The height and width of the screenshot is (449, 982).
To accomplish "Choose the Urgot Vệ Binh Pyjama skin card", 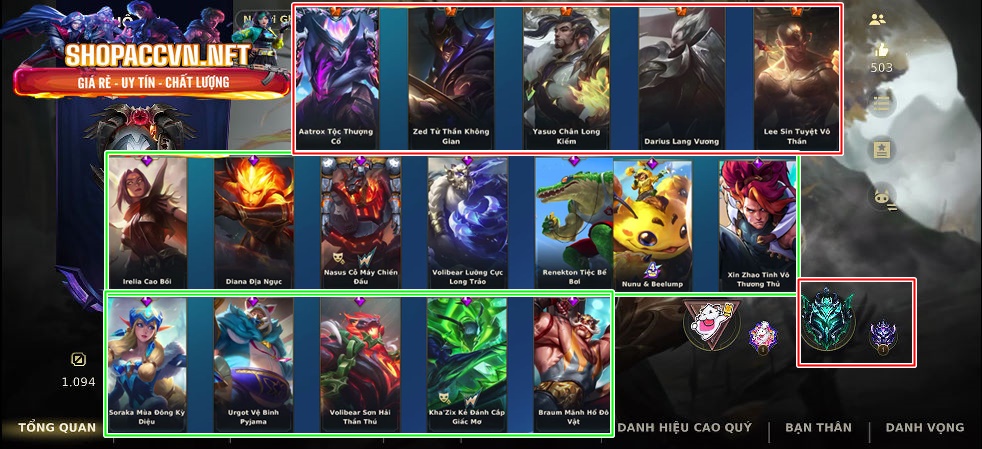I will point(254,363).
